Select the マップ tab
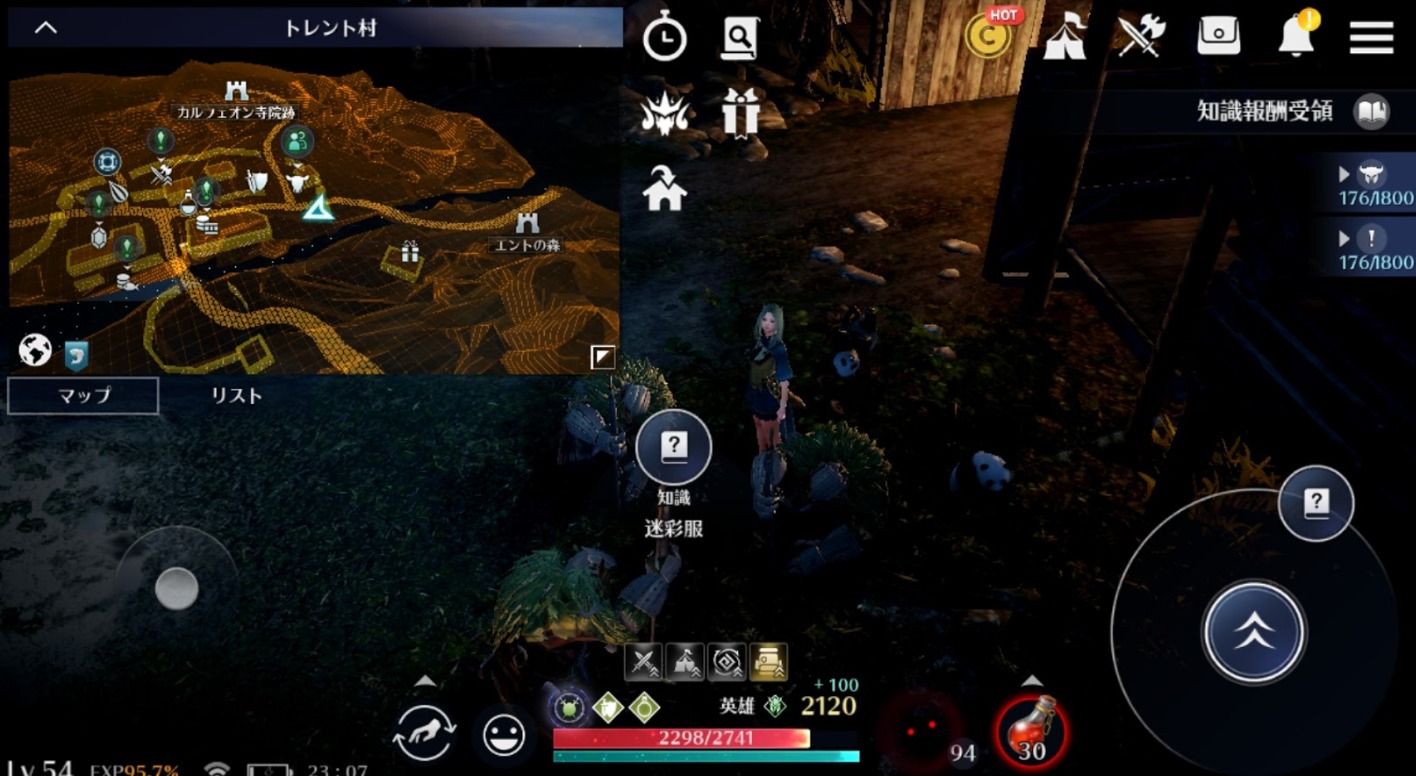1416x776 pixels. [83, 396]
